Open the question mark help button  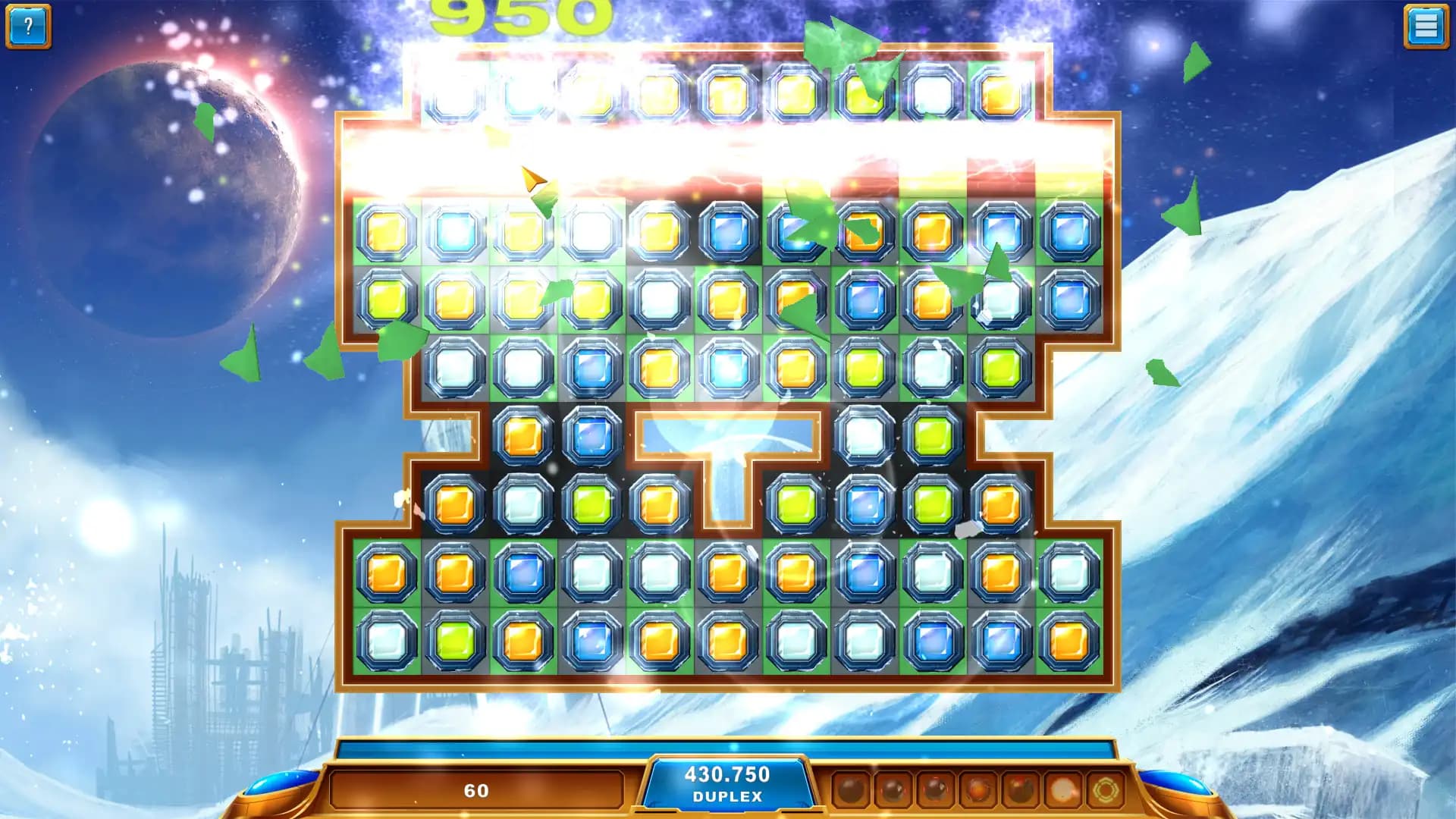coord(28,27)
